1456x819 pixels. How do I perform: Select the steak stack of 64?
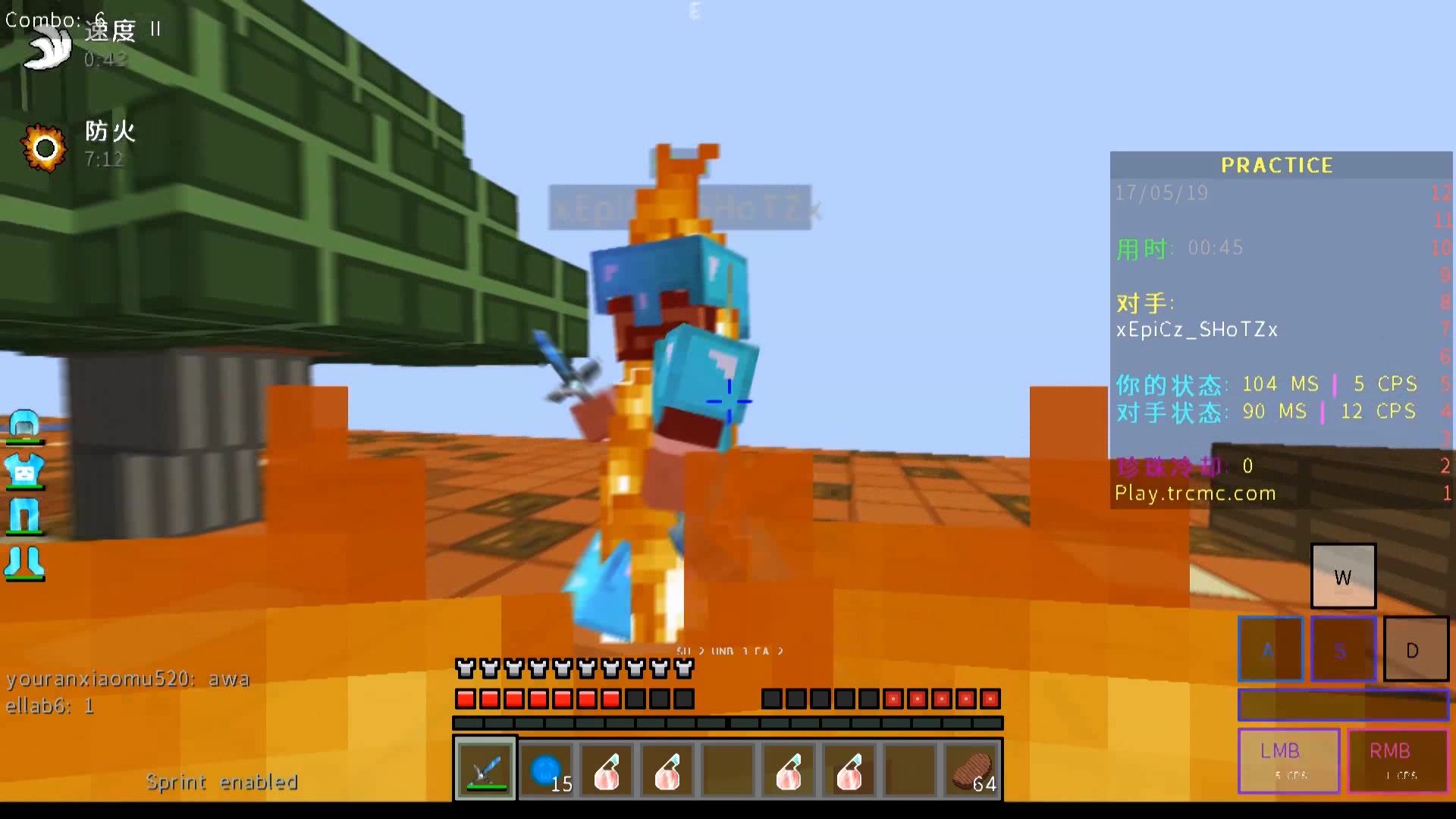[x=970, y=770]
